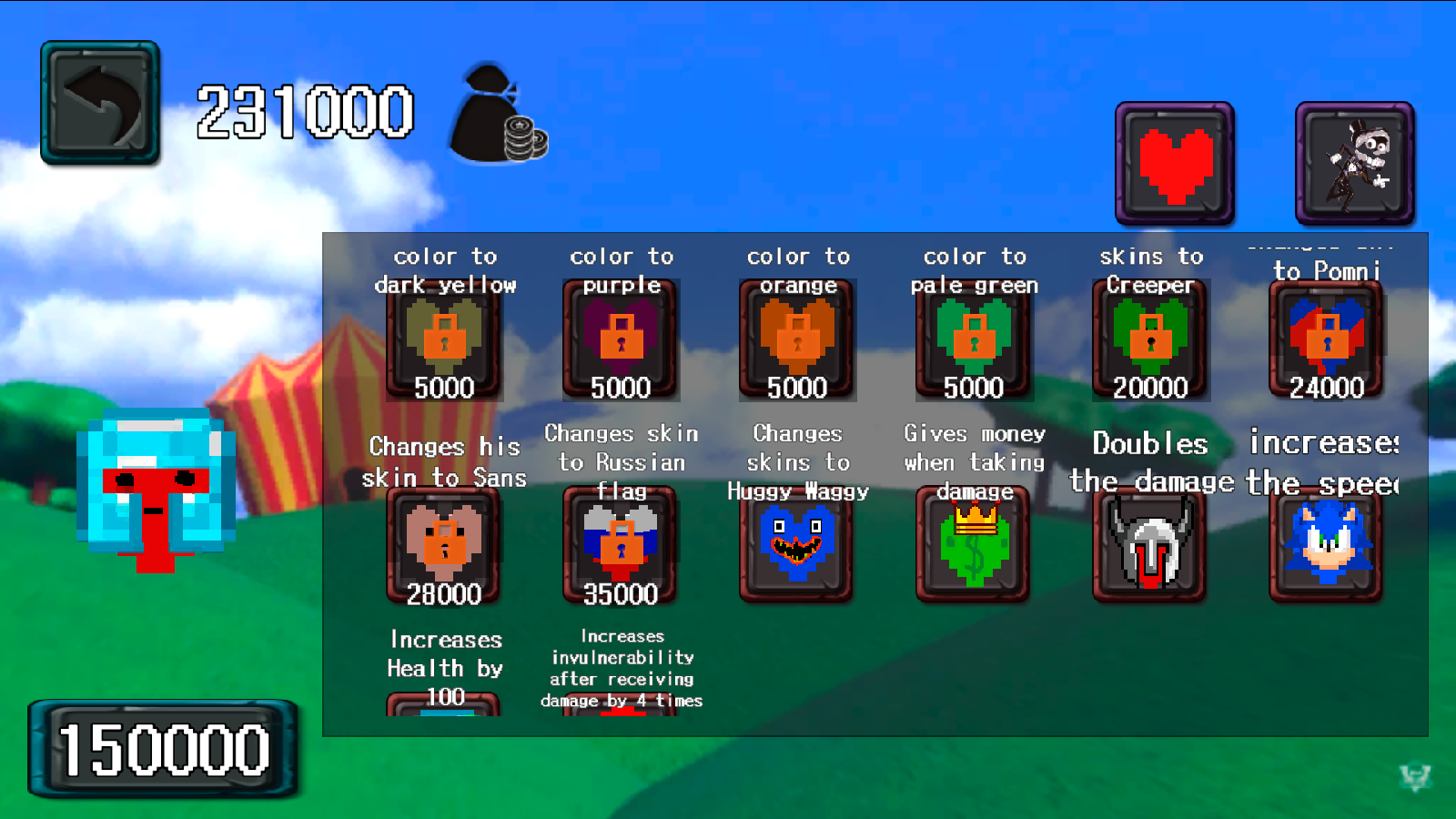Open the skins shop tab
The height and width of the screenshot is (819, 1456).
1353,164
